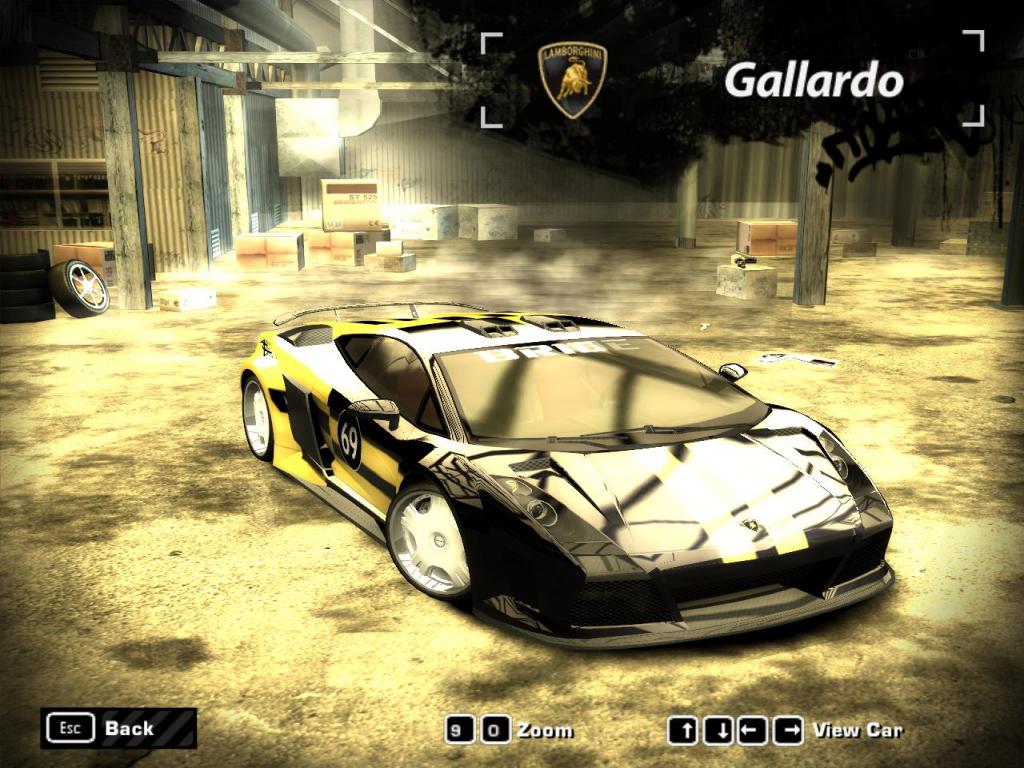Go back using the Back button

118,728
